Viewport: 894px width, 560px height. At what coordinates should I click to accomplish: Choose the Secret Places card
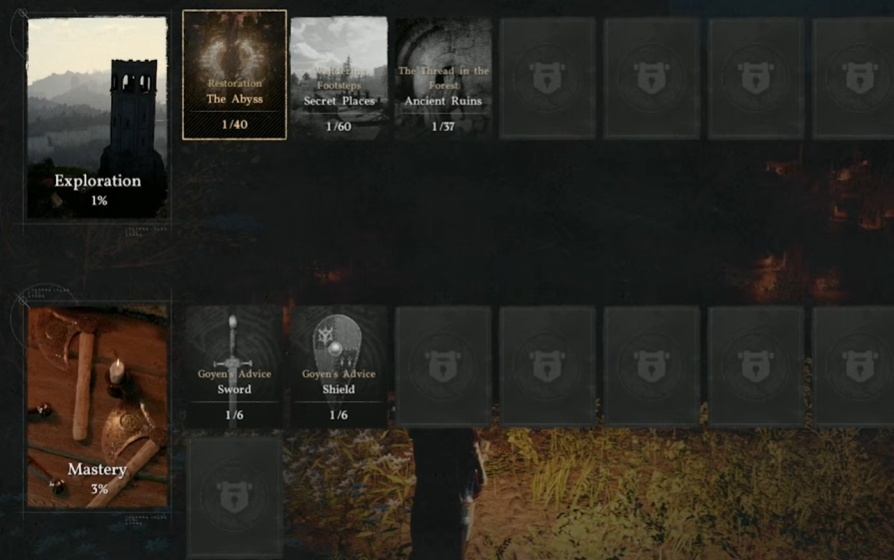(x=338, y=76)
